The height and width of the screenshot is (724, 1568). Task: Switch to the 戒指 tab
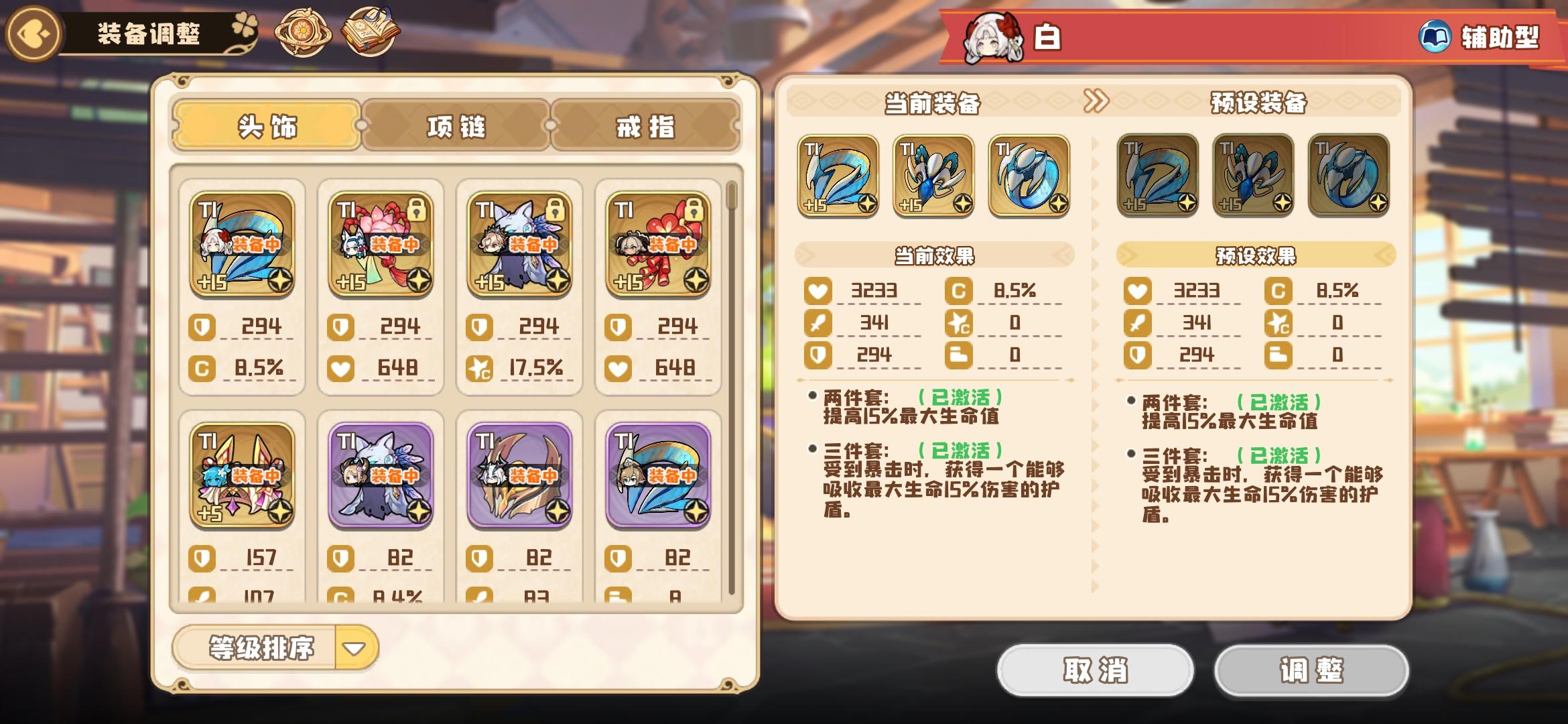pyautogui.click(x=645, y=124)
